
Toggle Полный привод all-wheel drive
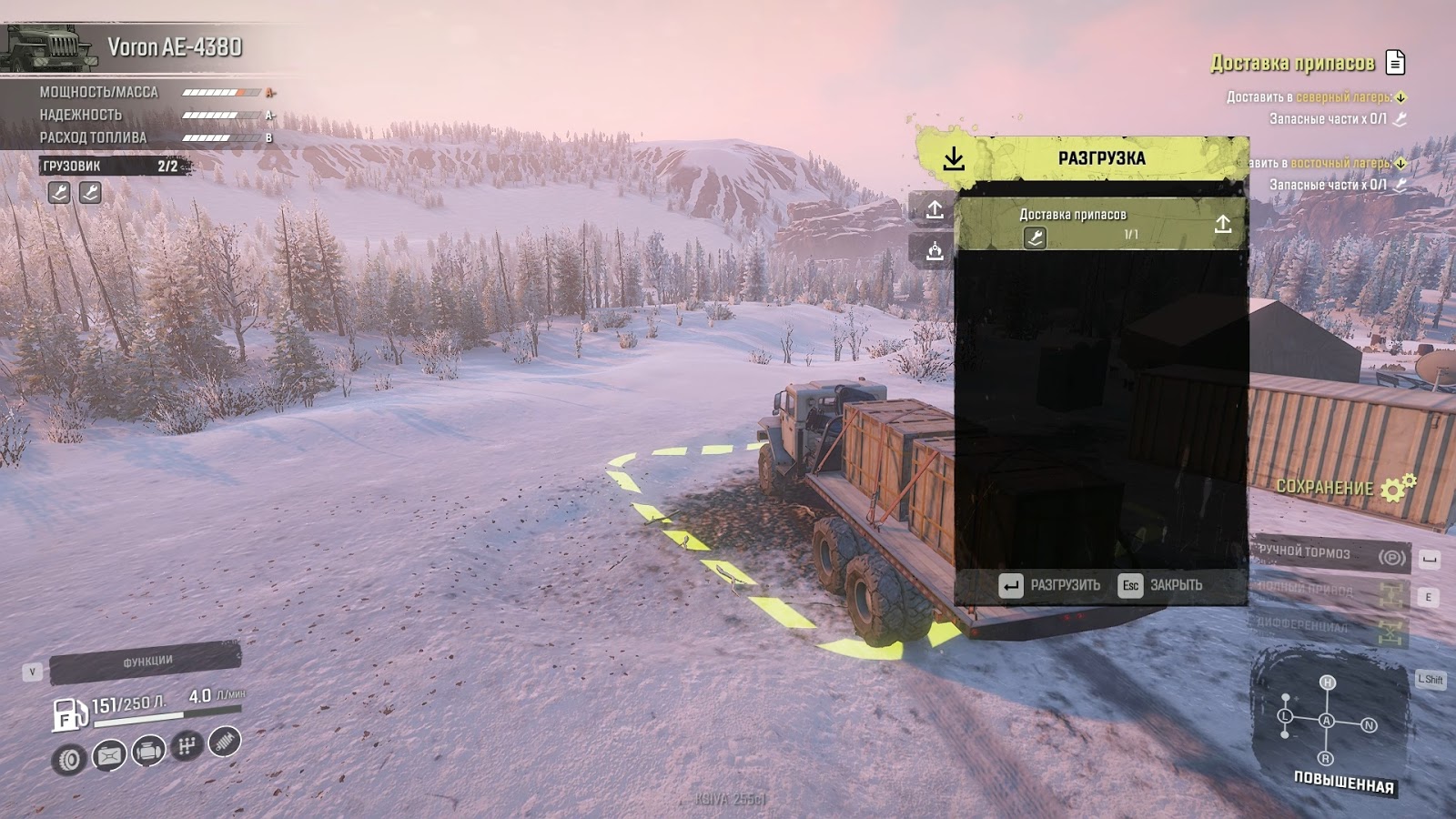point(1330,591)
